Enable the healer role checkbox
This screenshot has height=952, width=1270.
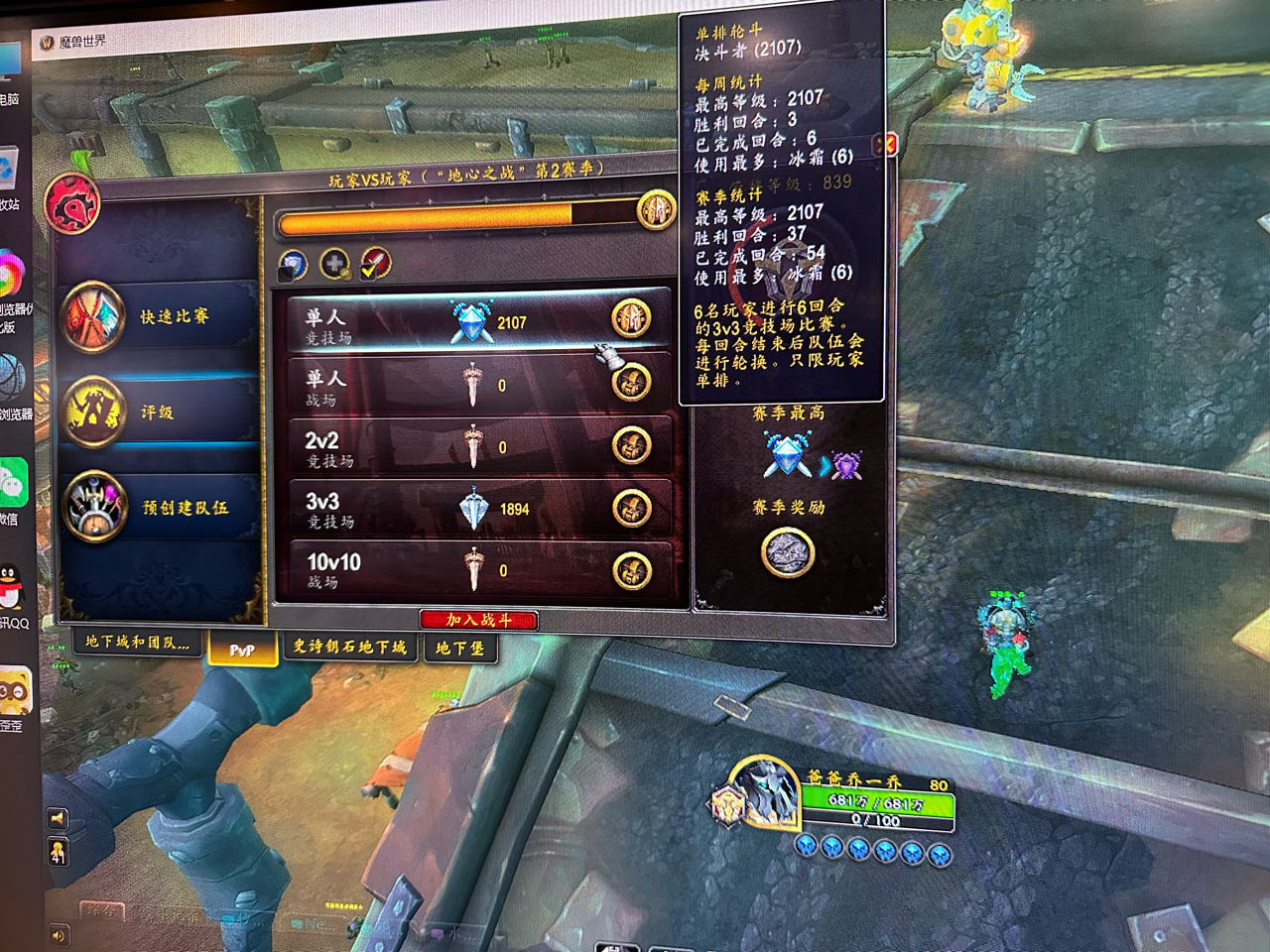[x=334, y=263]
